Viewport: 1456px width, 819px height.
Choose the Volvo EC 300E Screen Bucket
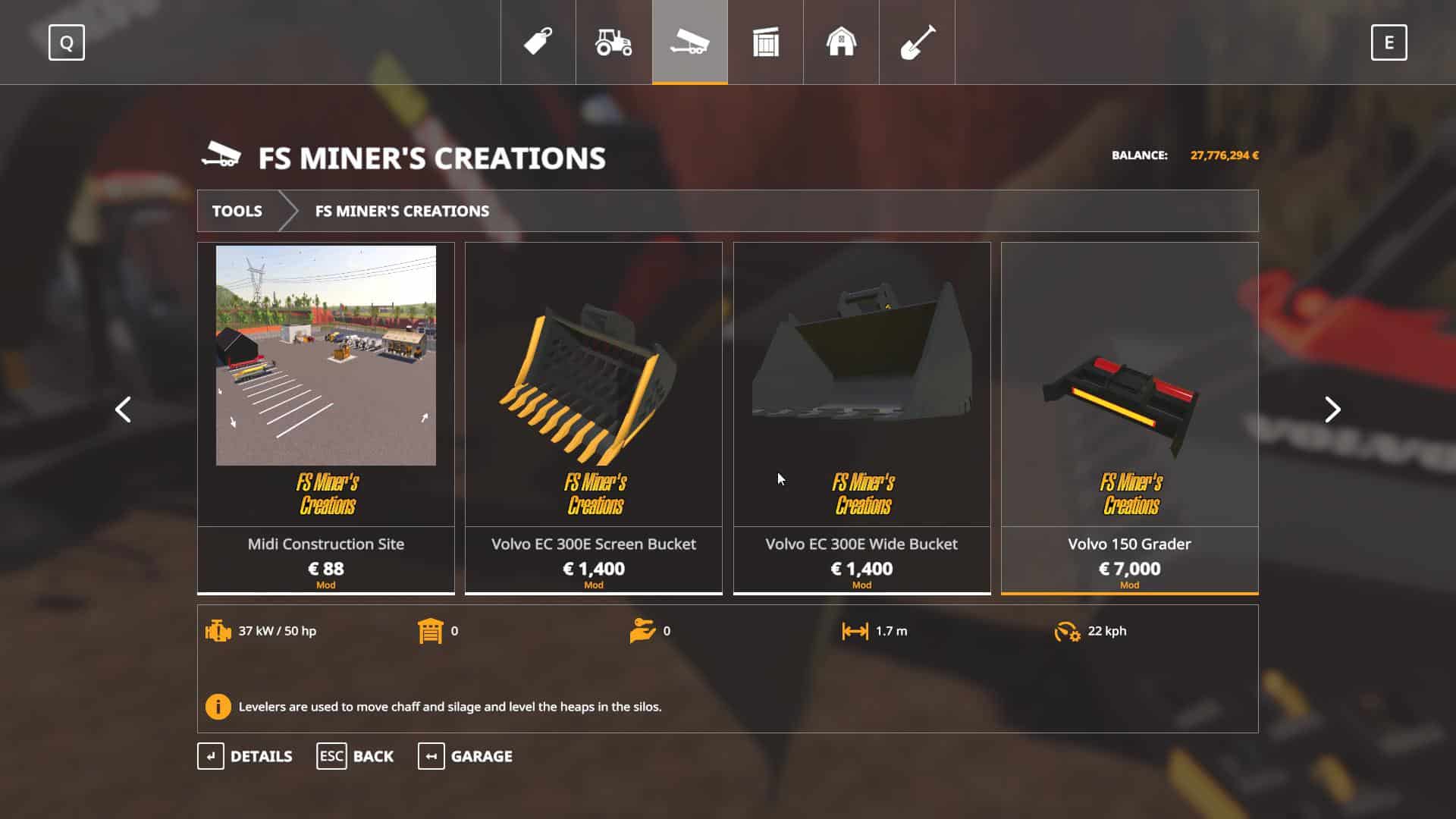[594, 417]
